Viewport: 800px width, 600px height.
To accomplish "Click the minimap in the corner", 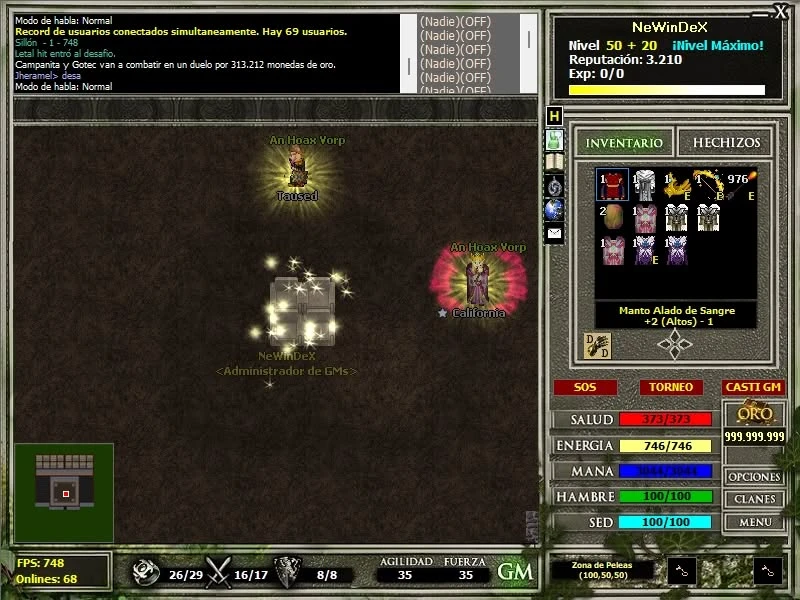I will coord(64,493).
